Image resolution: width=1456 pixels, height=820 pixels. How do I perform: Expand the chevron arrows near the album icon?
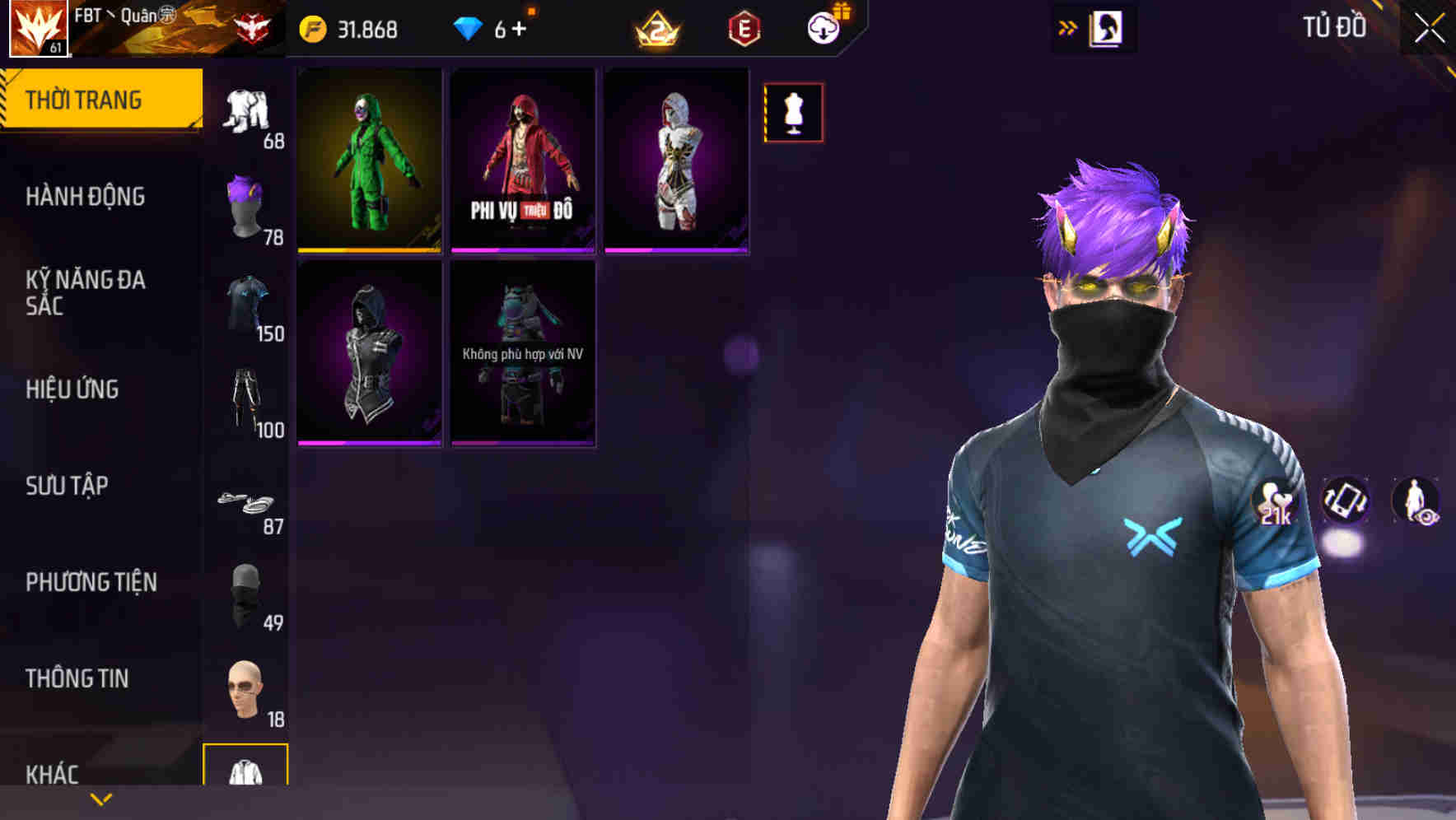1067,26
